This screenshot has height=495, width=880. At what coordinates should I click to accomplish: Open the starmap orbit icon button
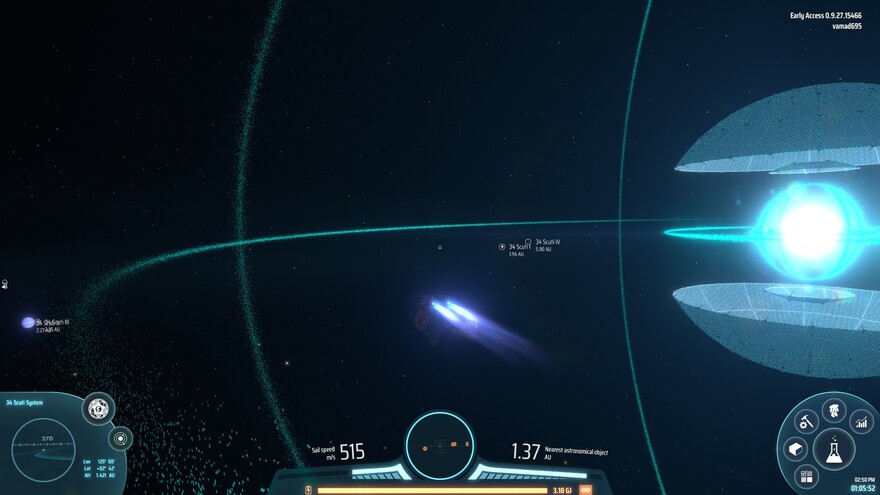120,438
